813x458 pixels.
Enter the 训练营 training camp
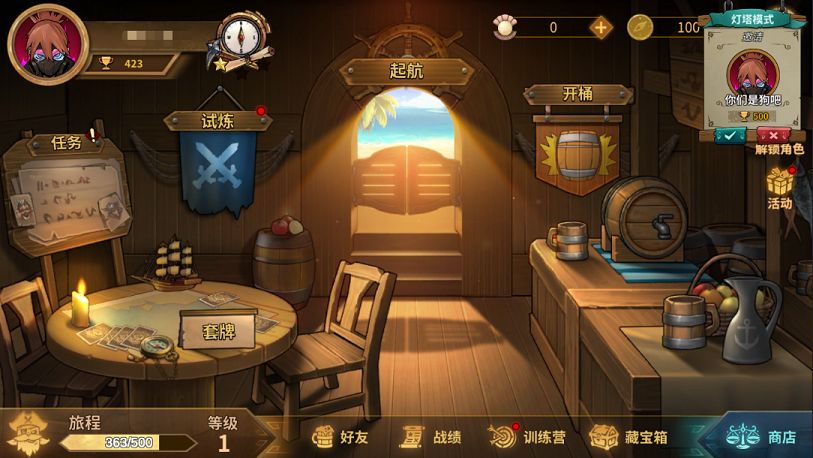[530, 437]
